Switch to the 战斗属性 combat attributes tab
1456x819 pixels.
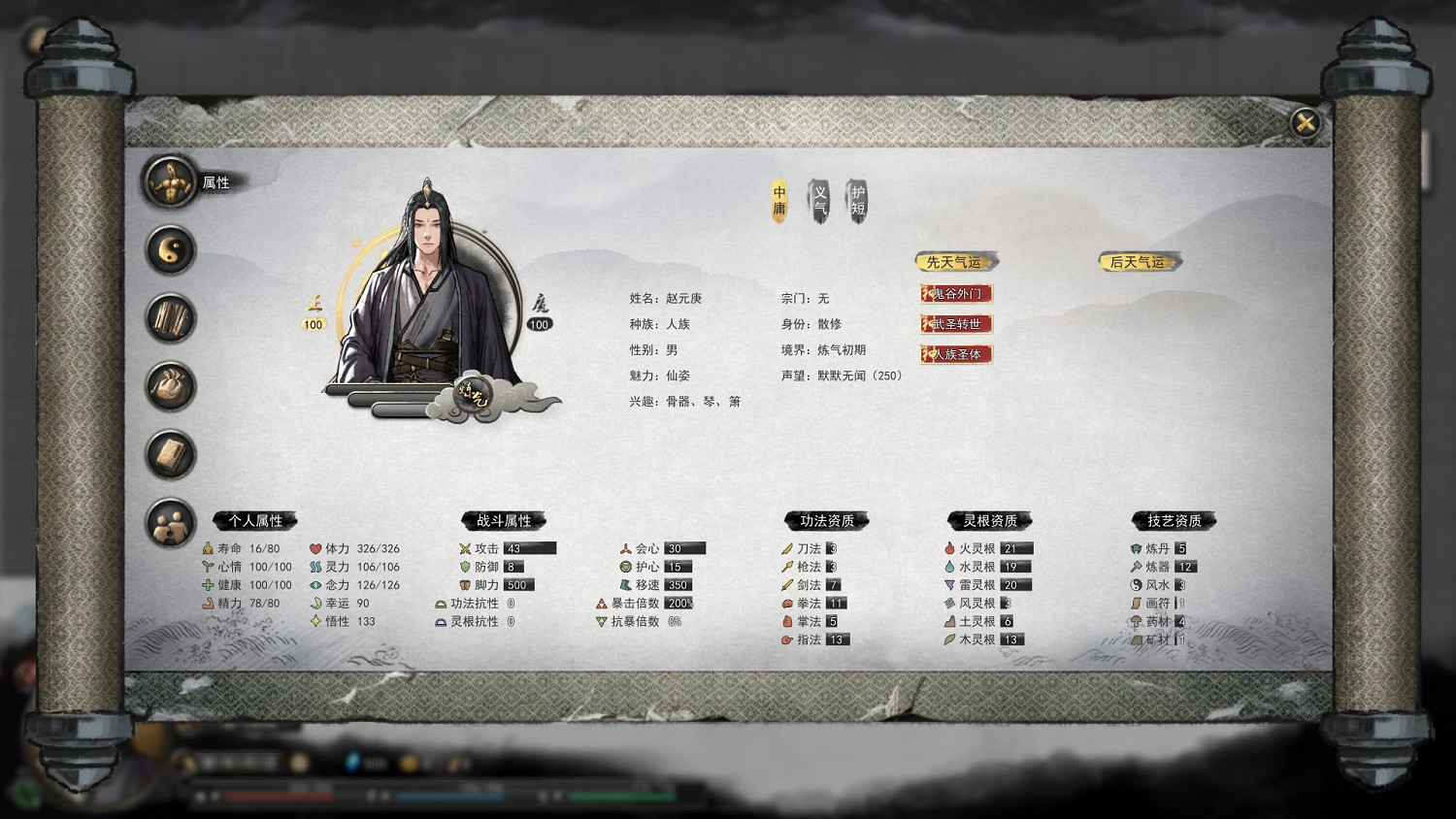(x=505, y=520)
